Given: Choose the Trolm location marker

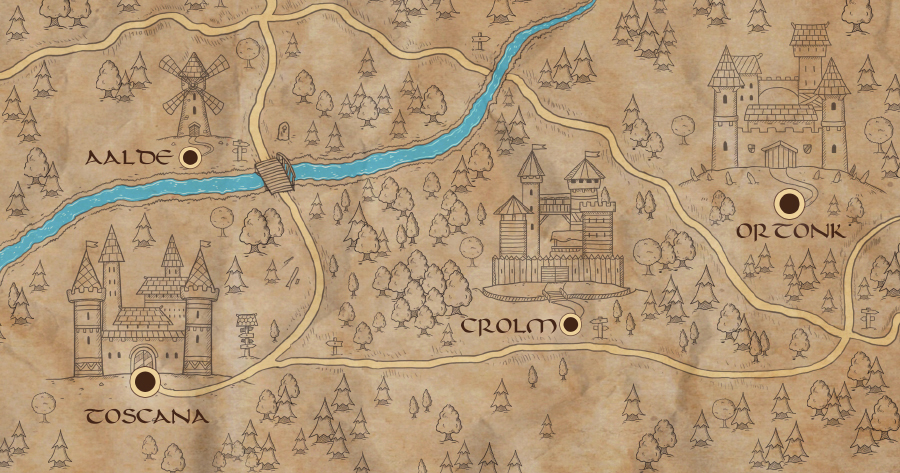Looking at the screenshot, I should (572, 324).
